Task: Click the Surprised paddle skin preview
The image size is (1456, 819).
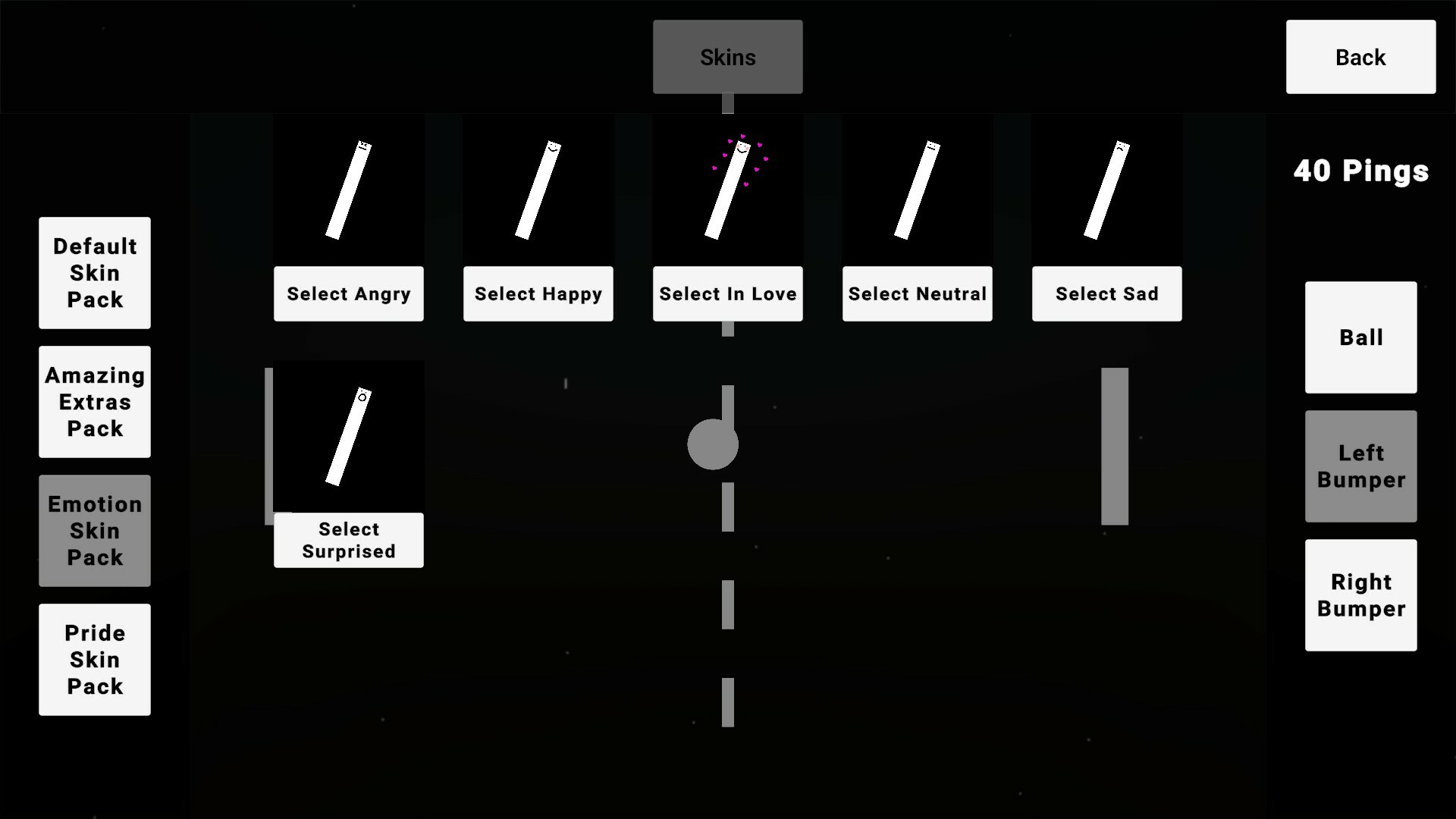Action: coord(348,436)
